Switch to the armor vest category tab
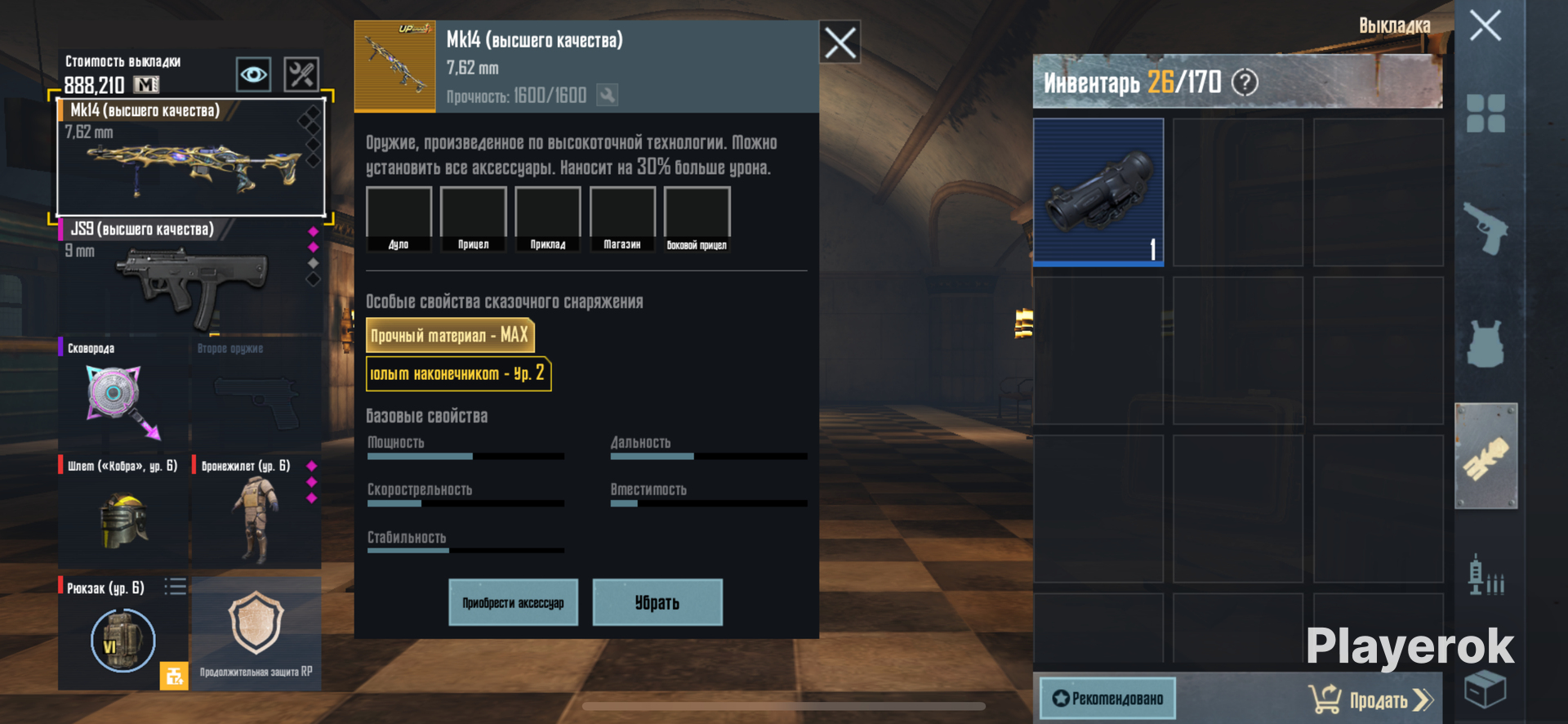 coord(1485,343)
